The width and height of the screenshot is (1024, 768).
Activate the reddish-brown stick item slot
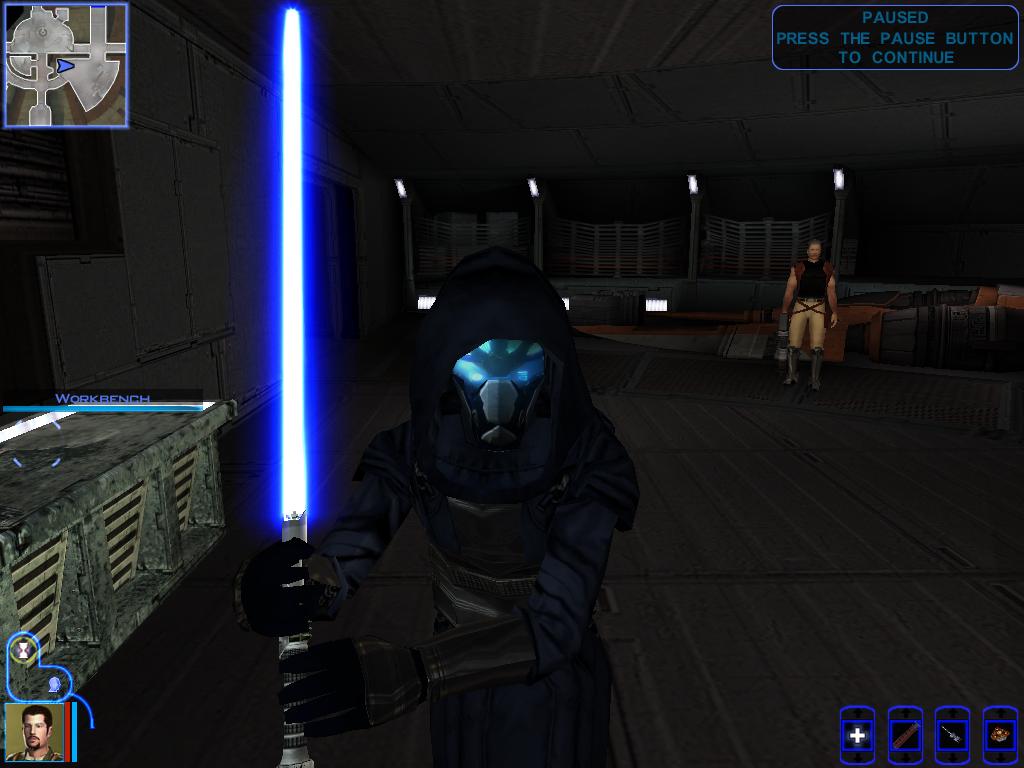pyautogui.click(x=904, y=736)
